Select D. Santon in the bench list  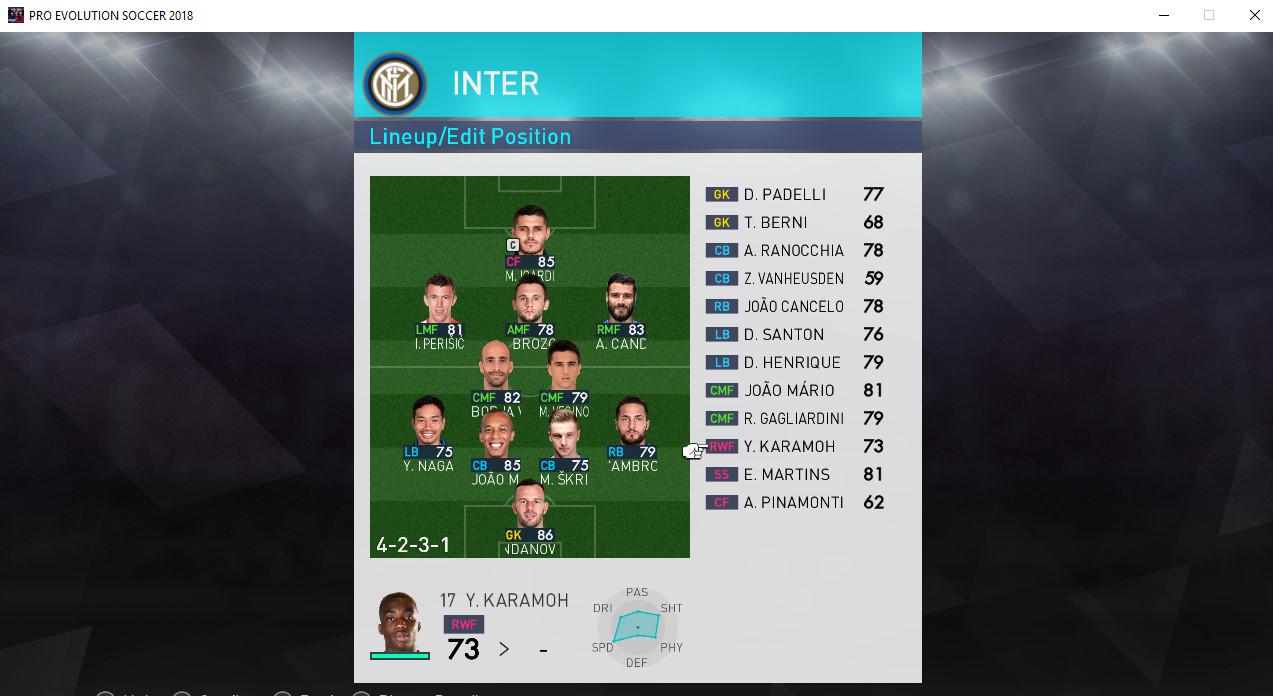794,335
